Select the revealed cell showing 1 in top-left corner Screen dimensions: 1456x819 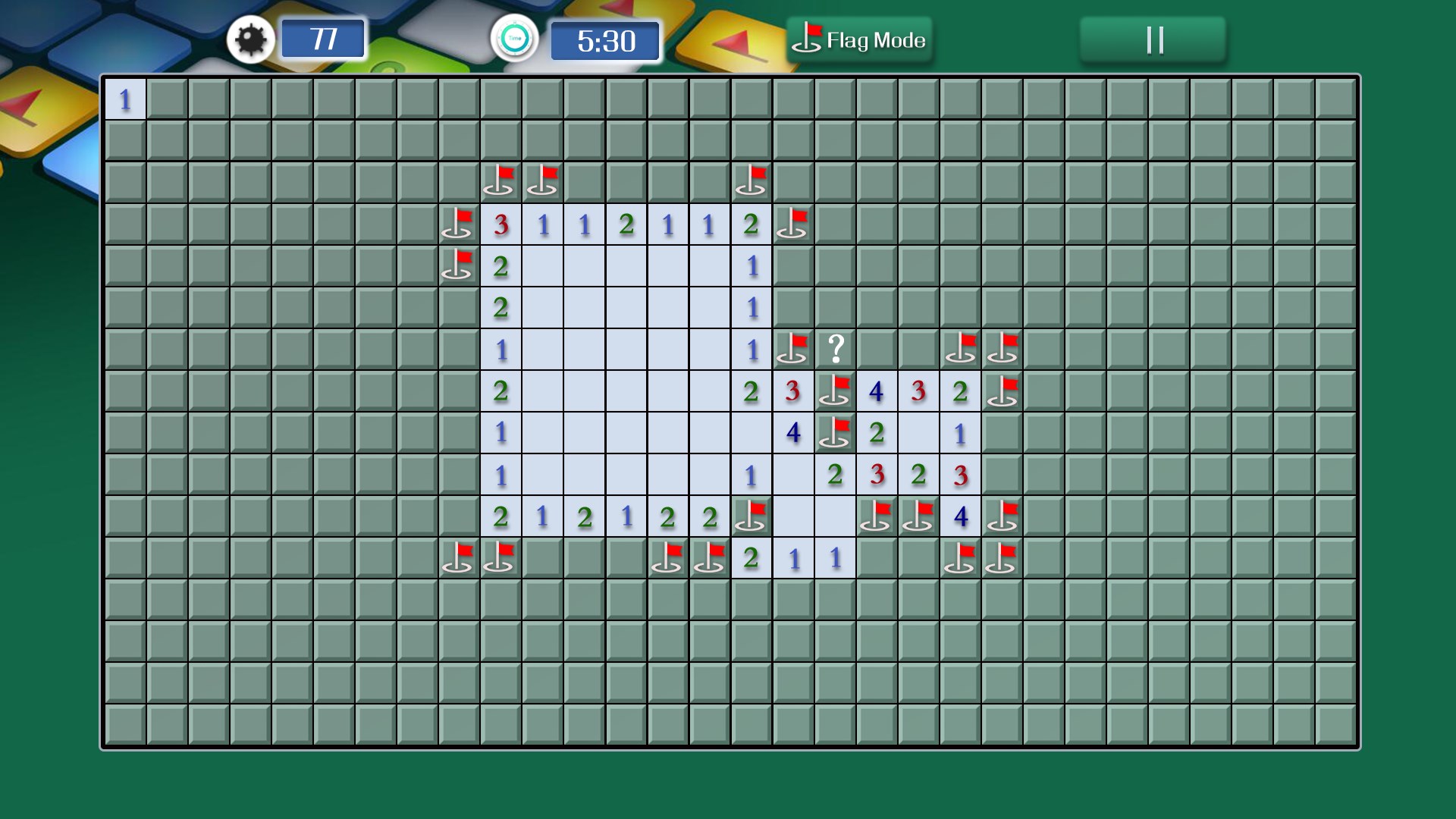click(124, 97)
